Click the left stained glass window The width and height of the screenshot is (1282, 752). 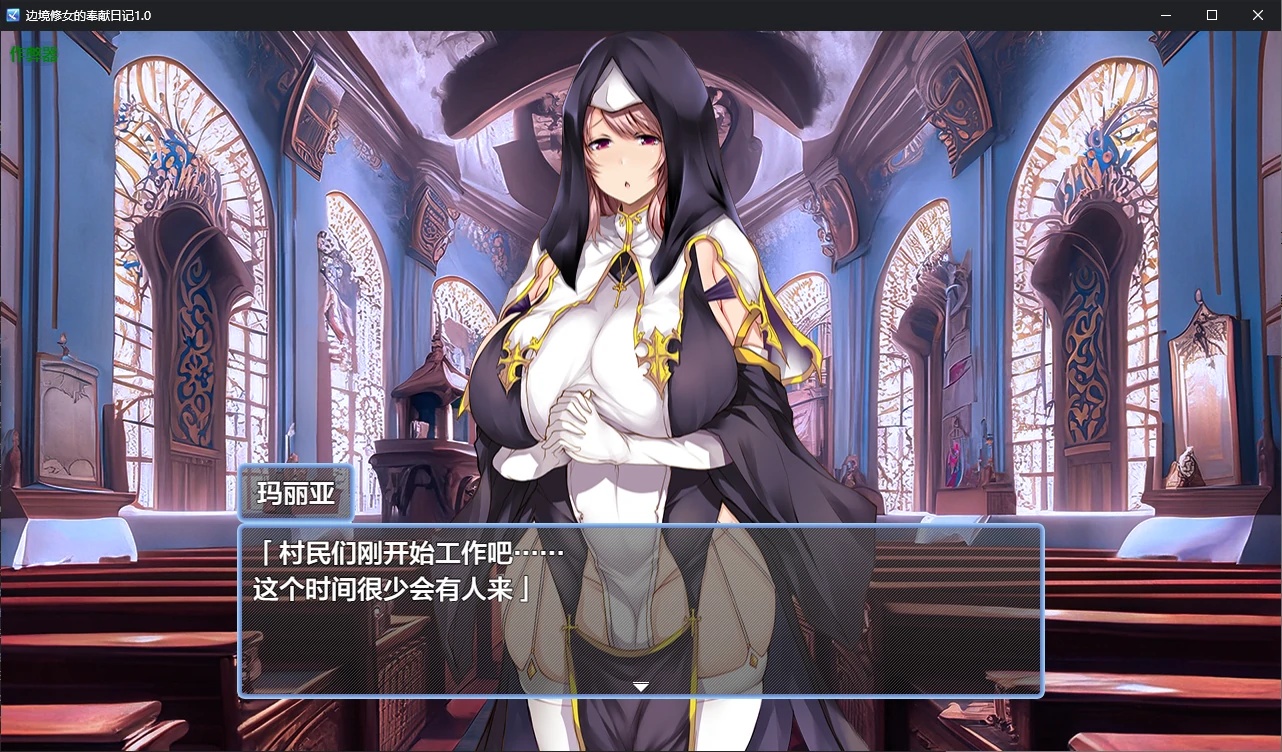tap(190, 200)
